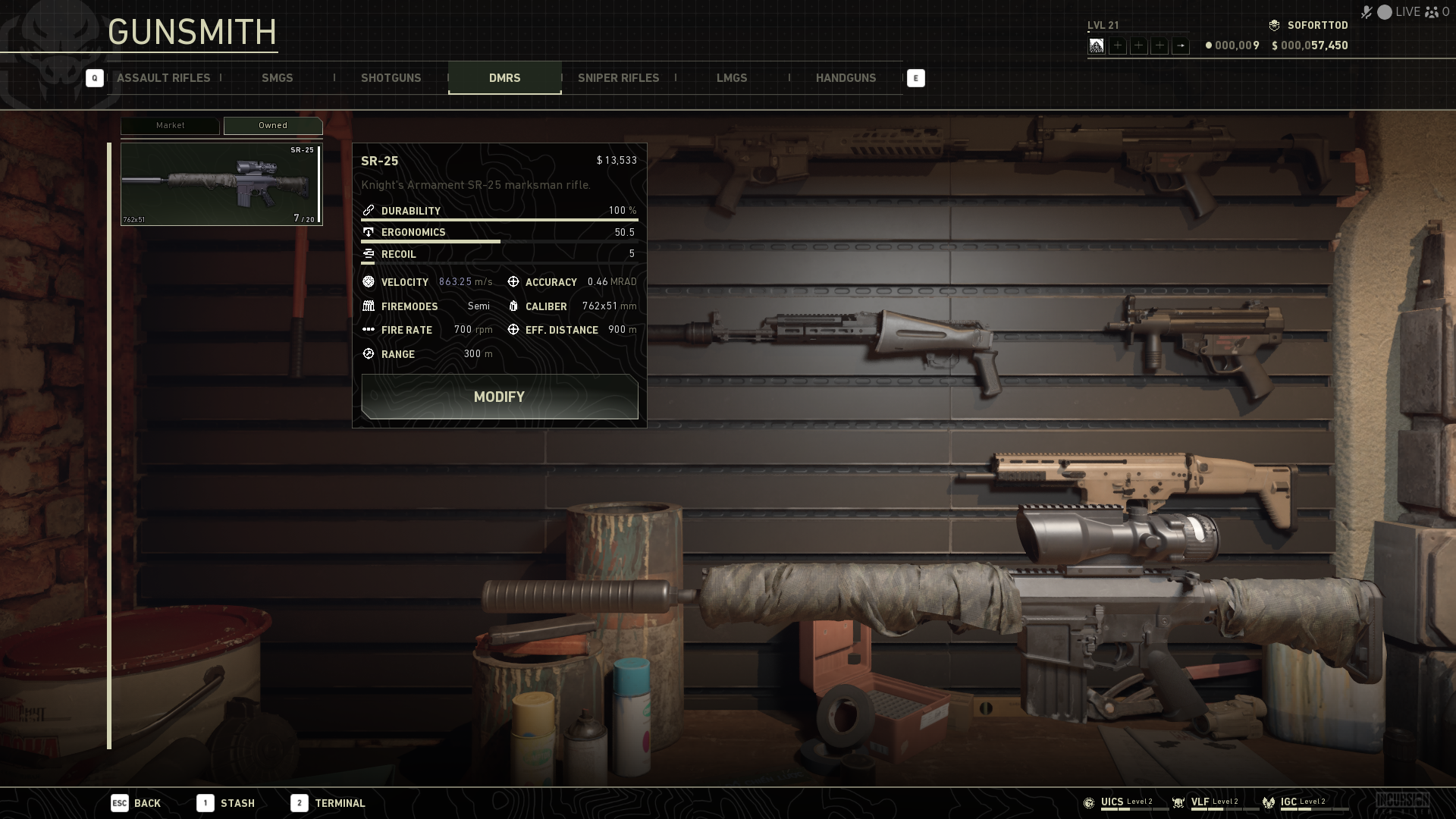
Task: Choose the DMRs tab
Action: (504, 78)
